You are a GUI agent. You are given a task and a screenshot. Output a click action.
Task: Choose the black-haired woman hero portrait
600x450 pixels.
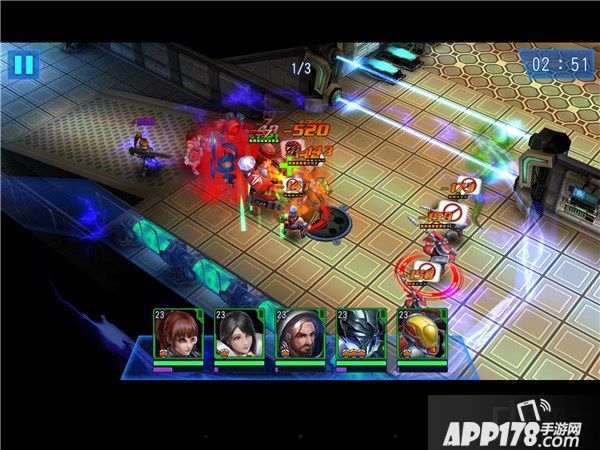[238, 336]
